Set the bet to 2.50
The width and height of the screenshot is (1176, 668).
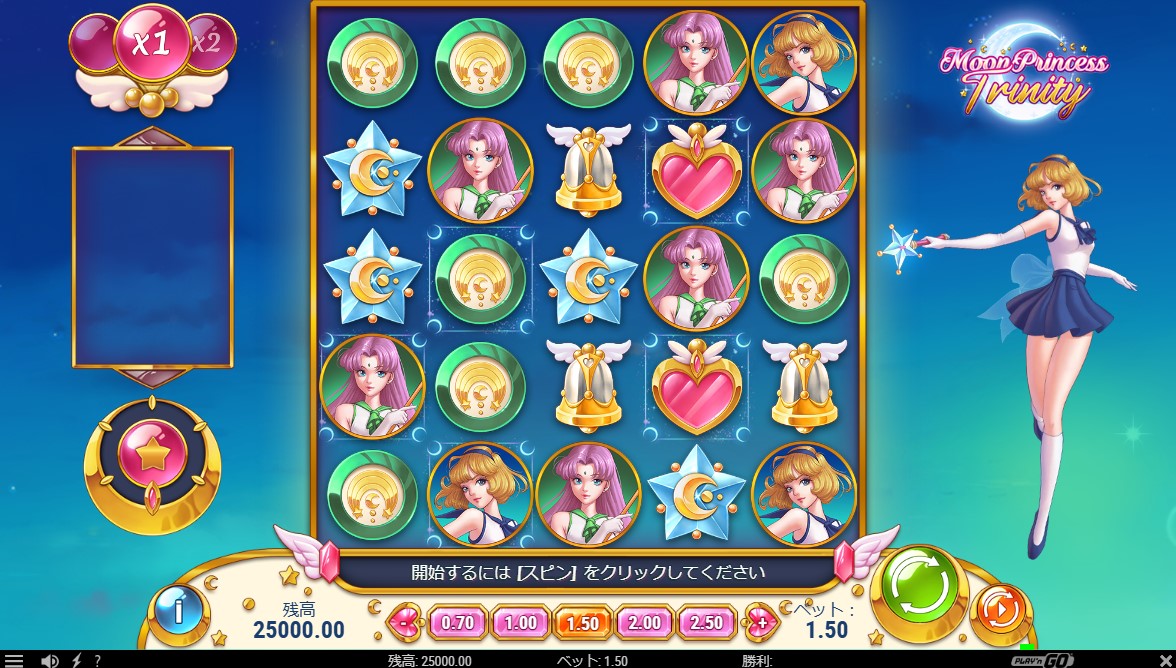(706, 622)
